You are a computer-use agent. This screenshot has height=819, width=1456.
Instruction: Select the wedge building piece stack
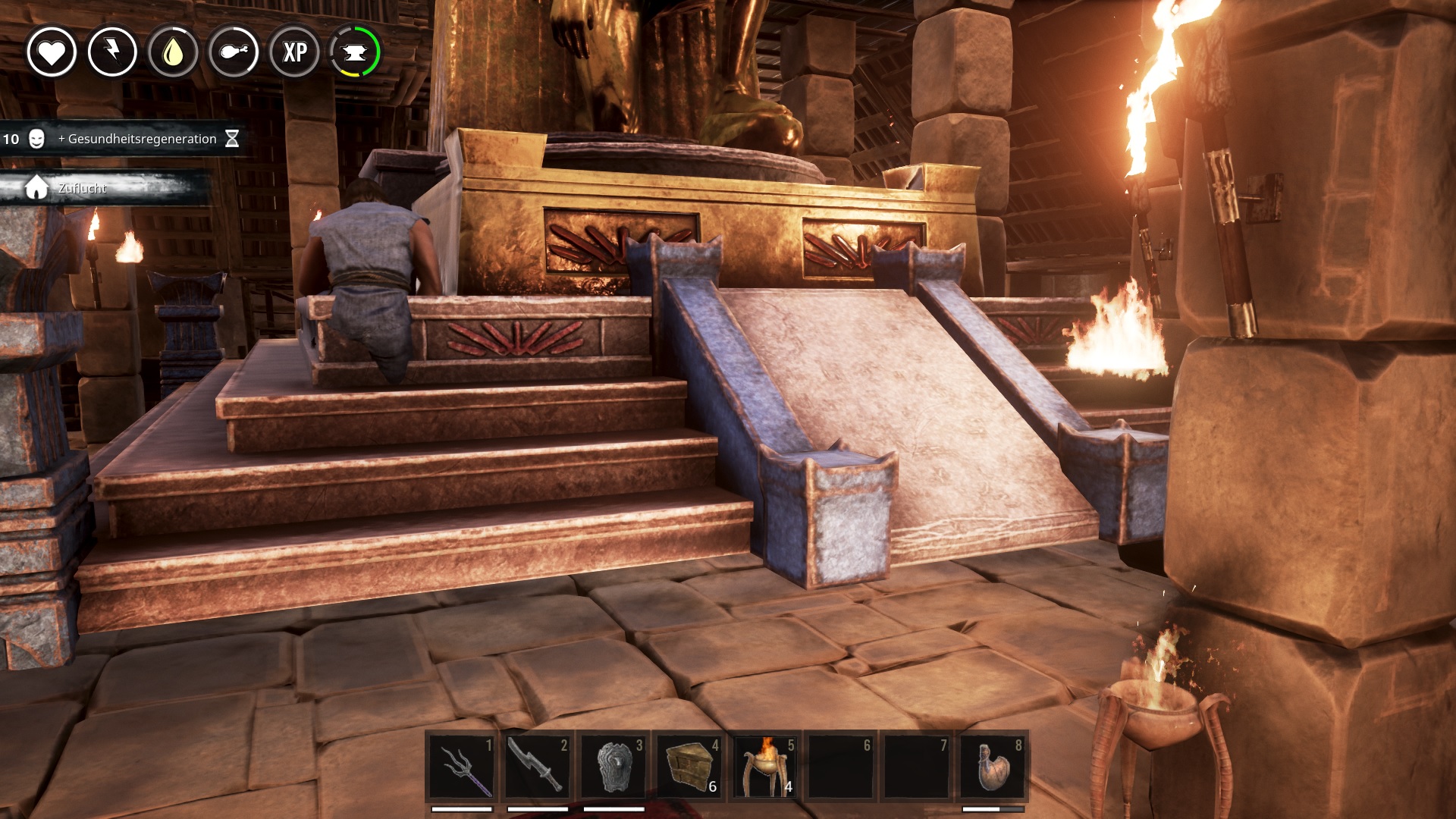tap(689, 767)
